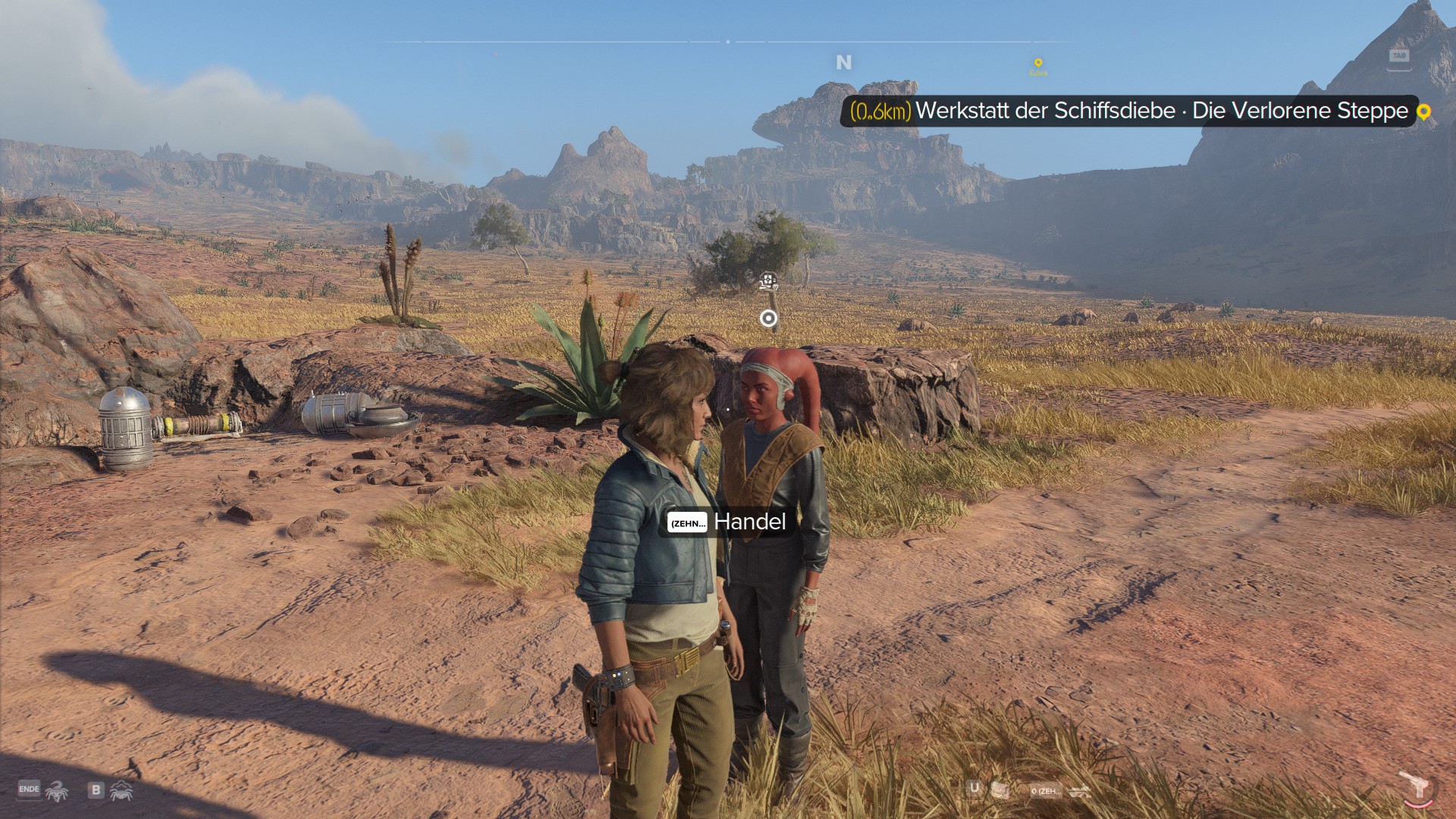Choose the Handel interaction with the merchant
1456x819 pixels.
tap(726, 522)
